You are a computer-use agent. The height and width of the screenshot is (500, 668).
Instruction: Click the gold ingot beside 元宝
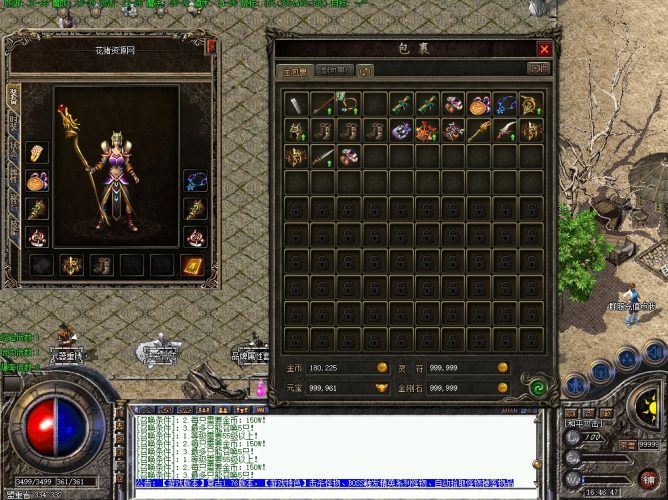tap(380, 387)
